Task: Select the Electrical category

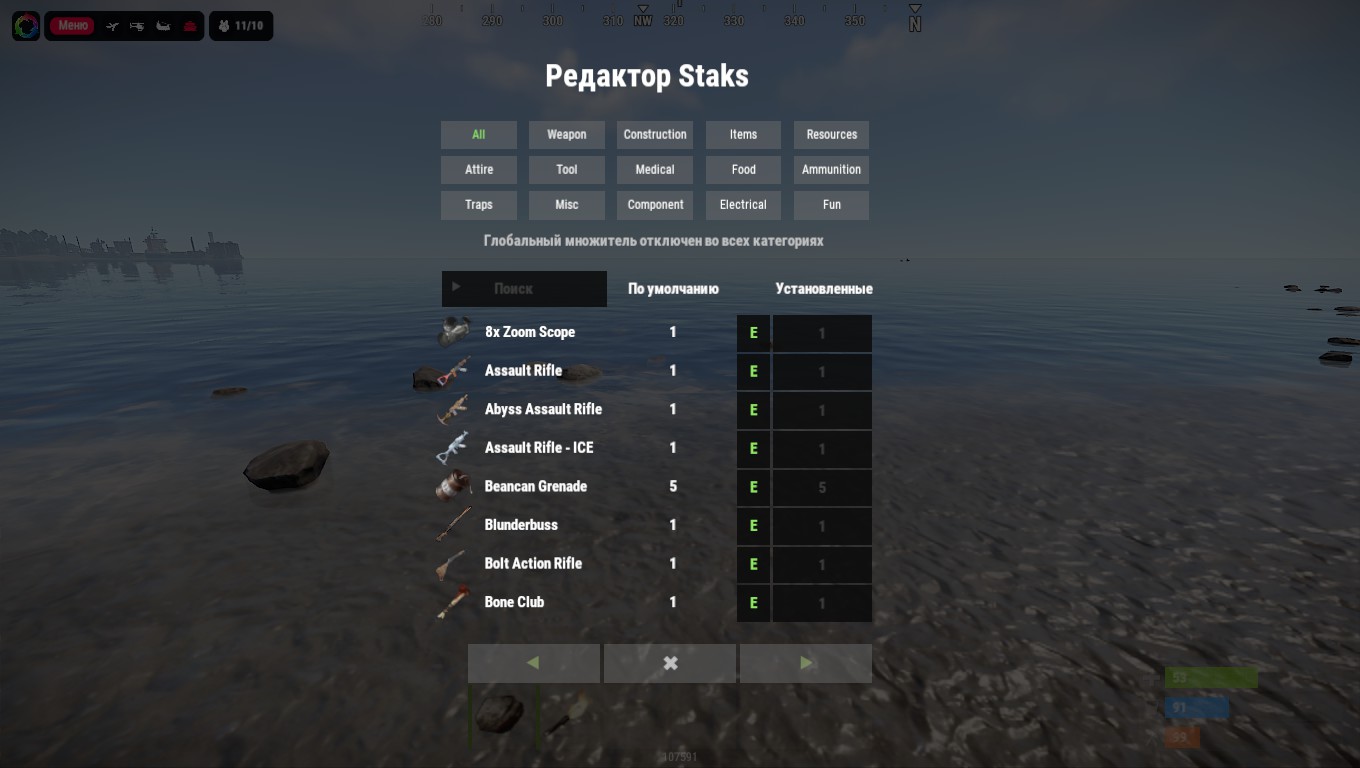Action: (x=743, y=205)
